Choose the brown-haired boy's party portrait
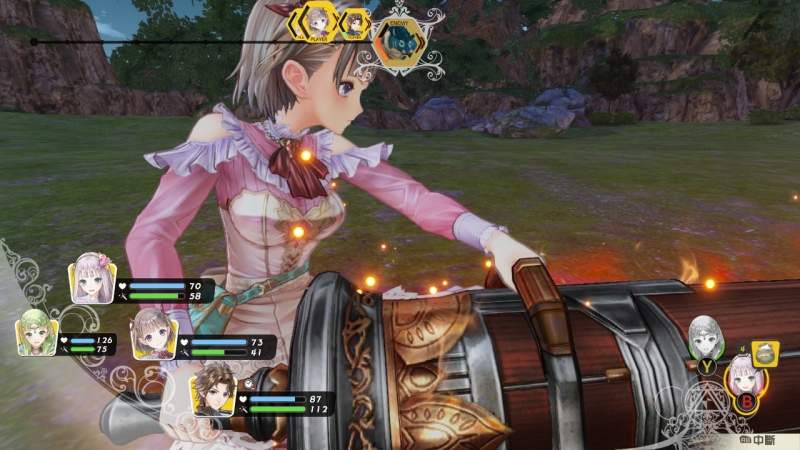This screenshot has height=450, width=800. pos(214,387)
